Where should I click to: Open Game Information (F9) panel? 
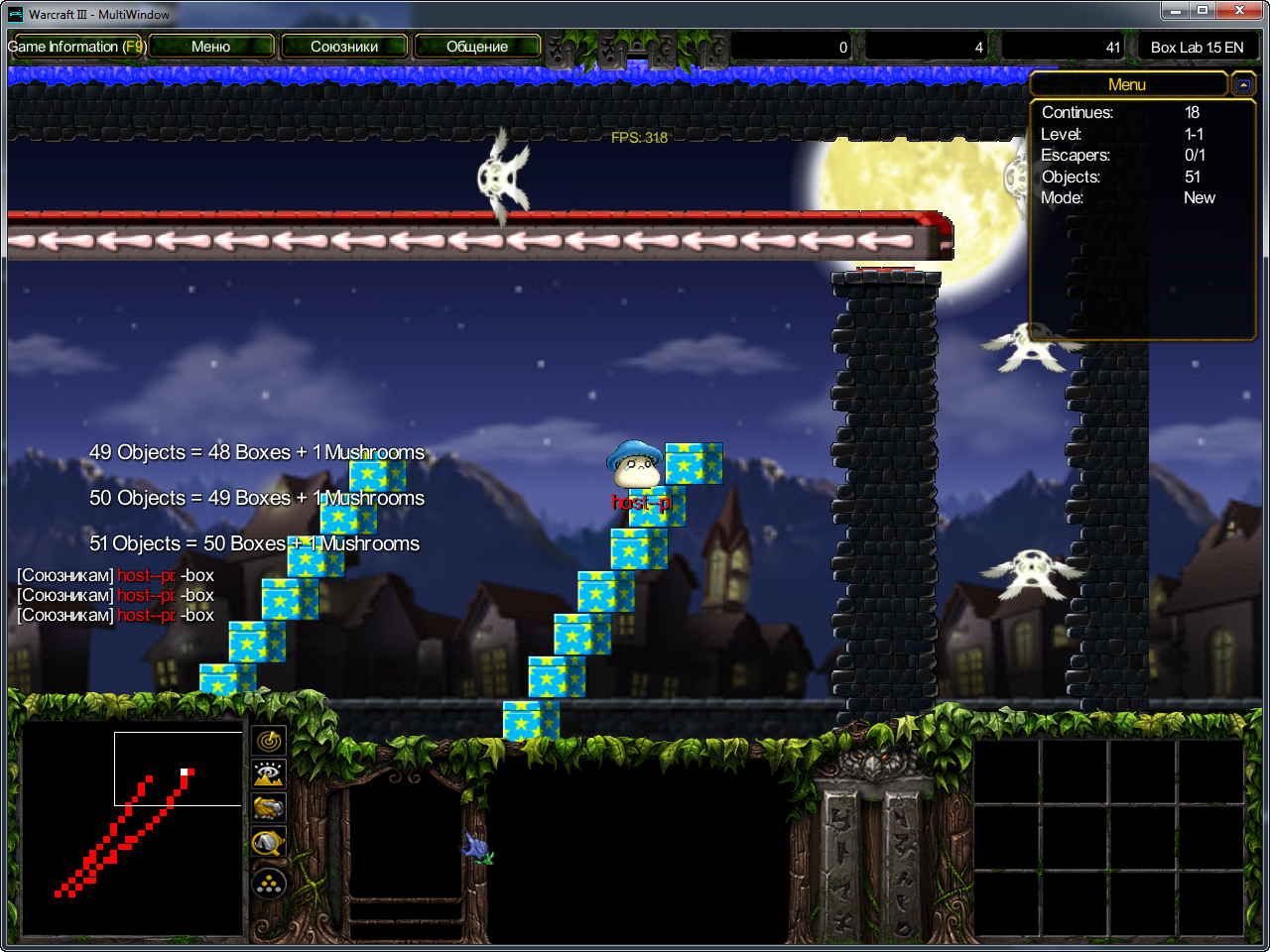click(76, 47)
